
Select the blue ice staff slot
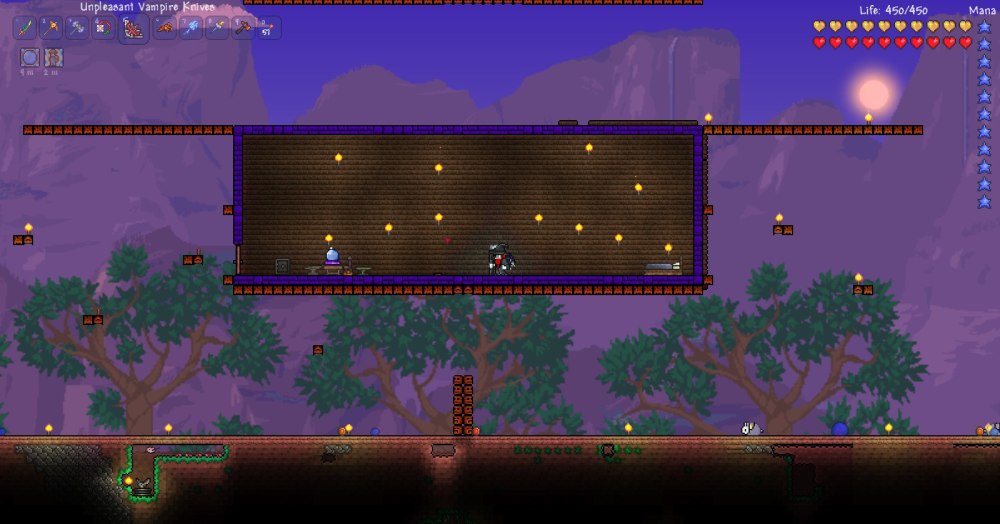click(191, 28)
